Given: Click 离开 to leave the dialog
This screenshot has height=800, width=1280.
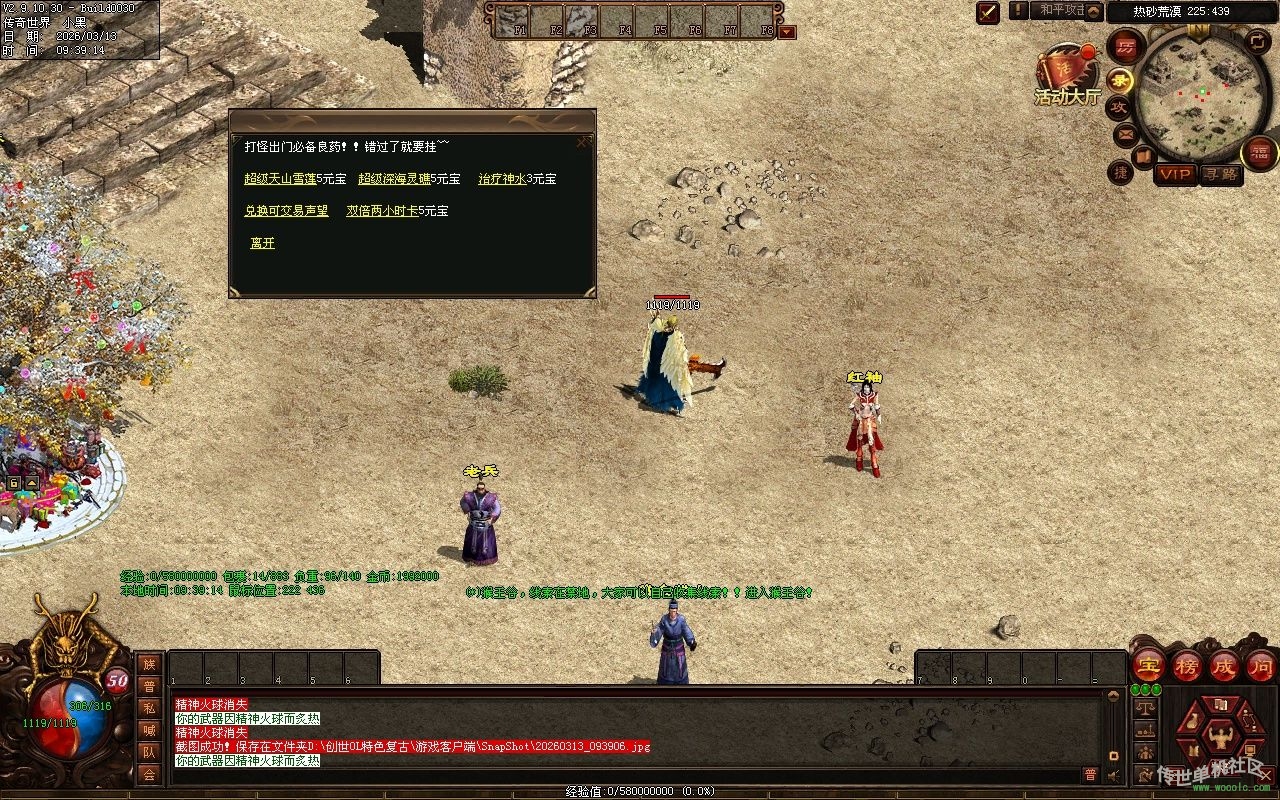Looking at the screenshot, I should [x=262, y=243].
